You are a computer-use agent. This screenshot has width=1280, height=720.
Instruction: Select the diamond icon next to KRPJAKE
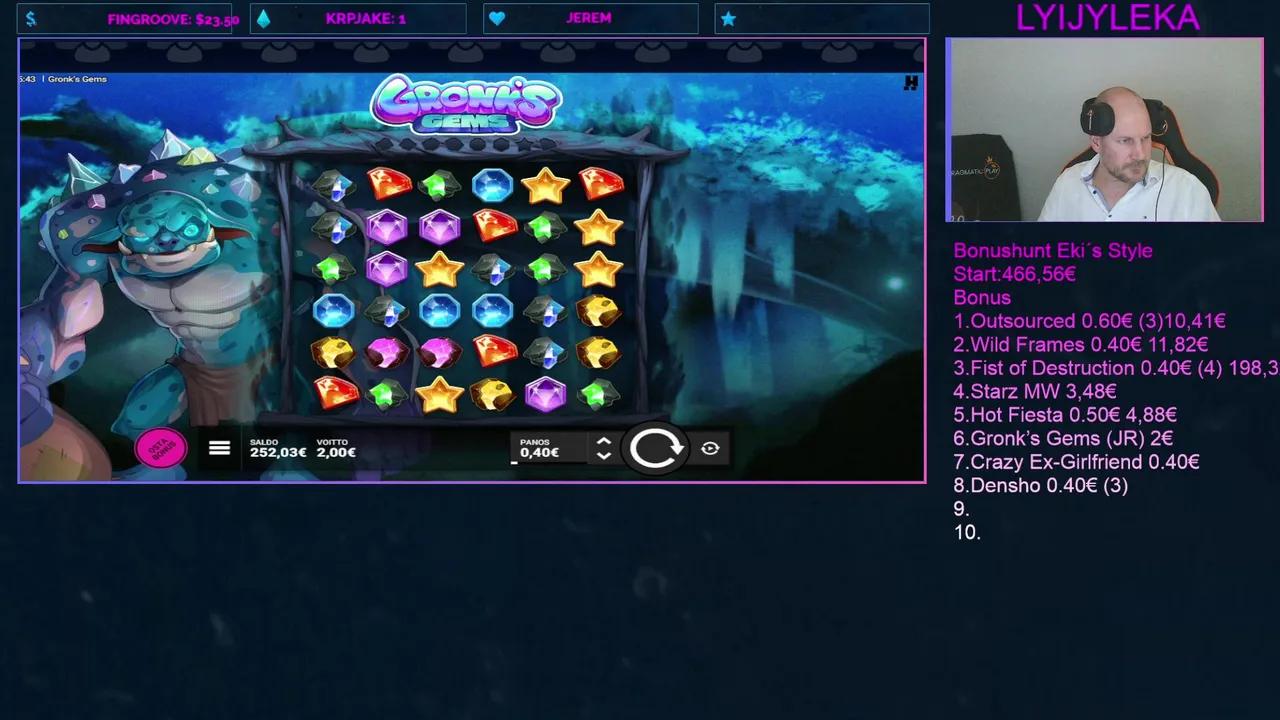(x=262, y=17)
